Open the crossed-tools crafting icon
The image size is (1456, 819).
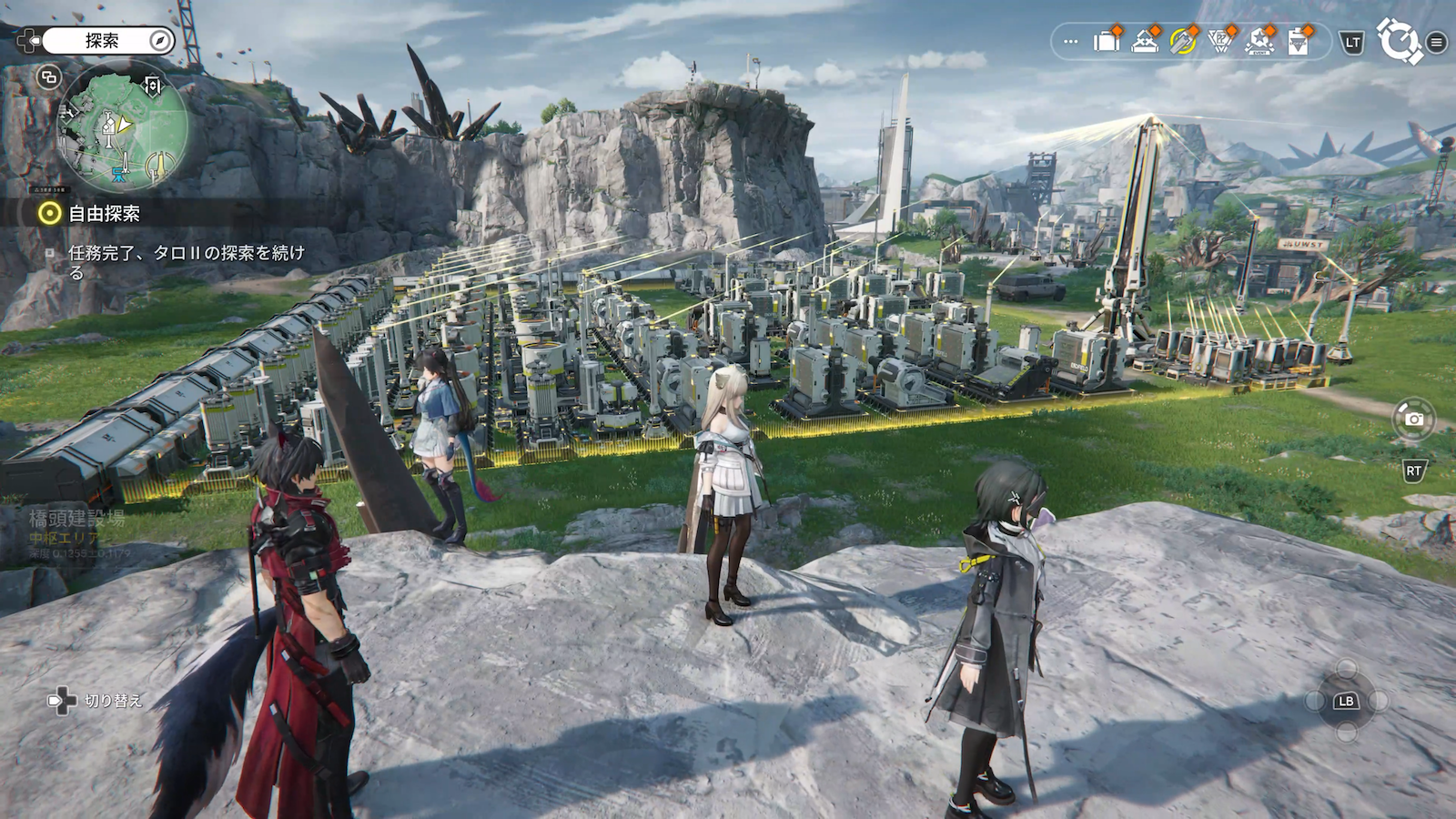tap(1145, 41)
